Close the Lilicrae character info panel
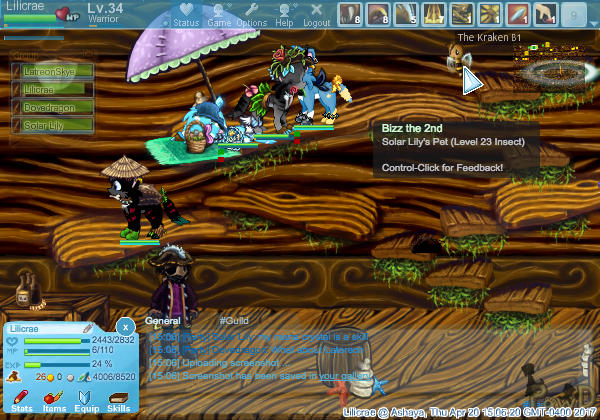The image size is (600, 420). point(125,326)
